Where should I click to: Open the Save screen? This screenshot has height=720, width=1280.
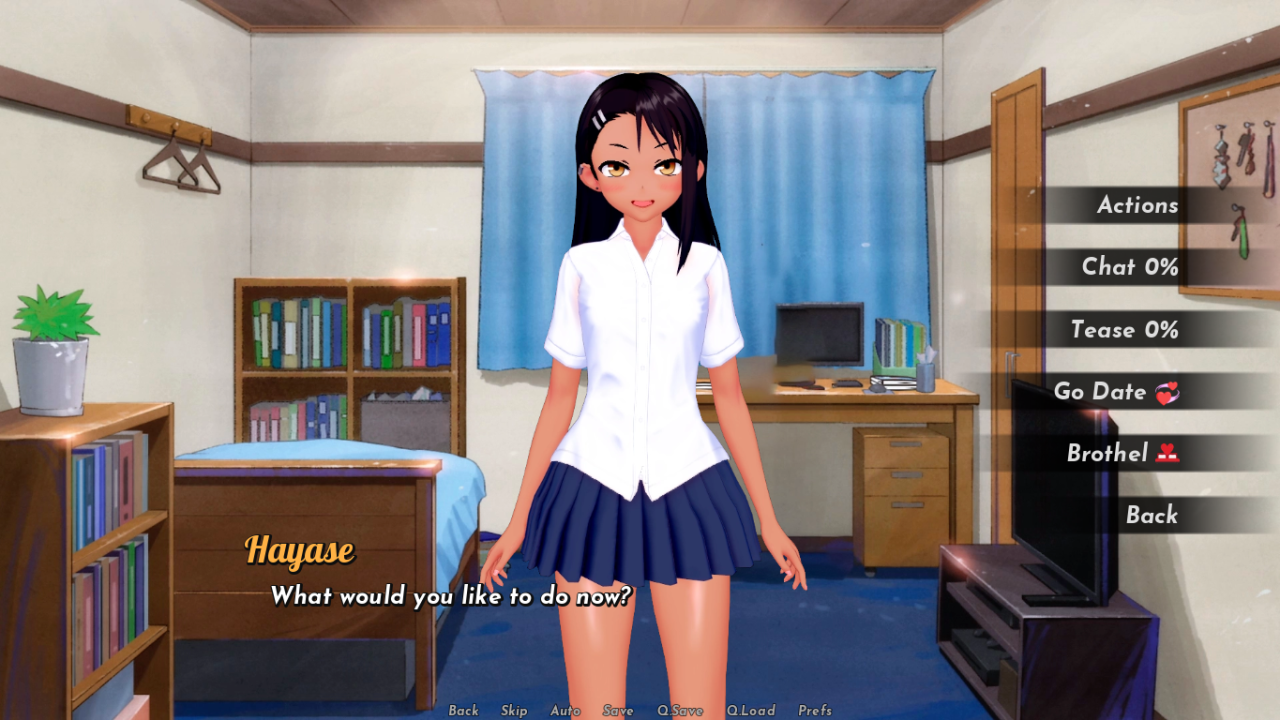pos(618,710)
